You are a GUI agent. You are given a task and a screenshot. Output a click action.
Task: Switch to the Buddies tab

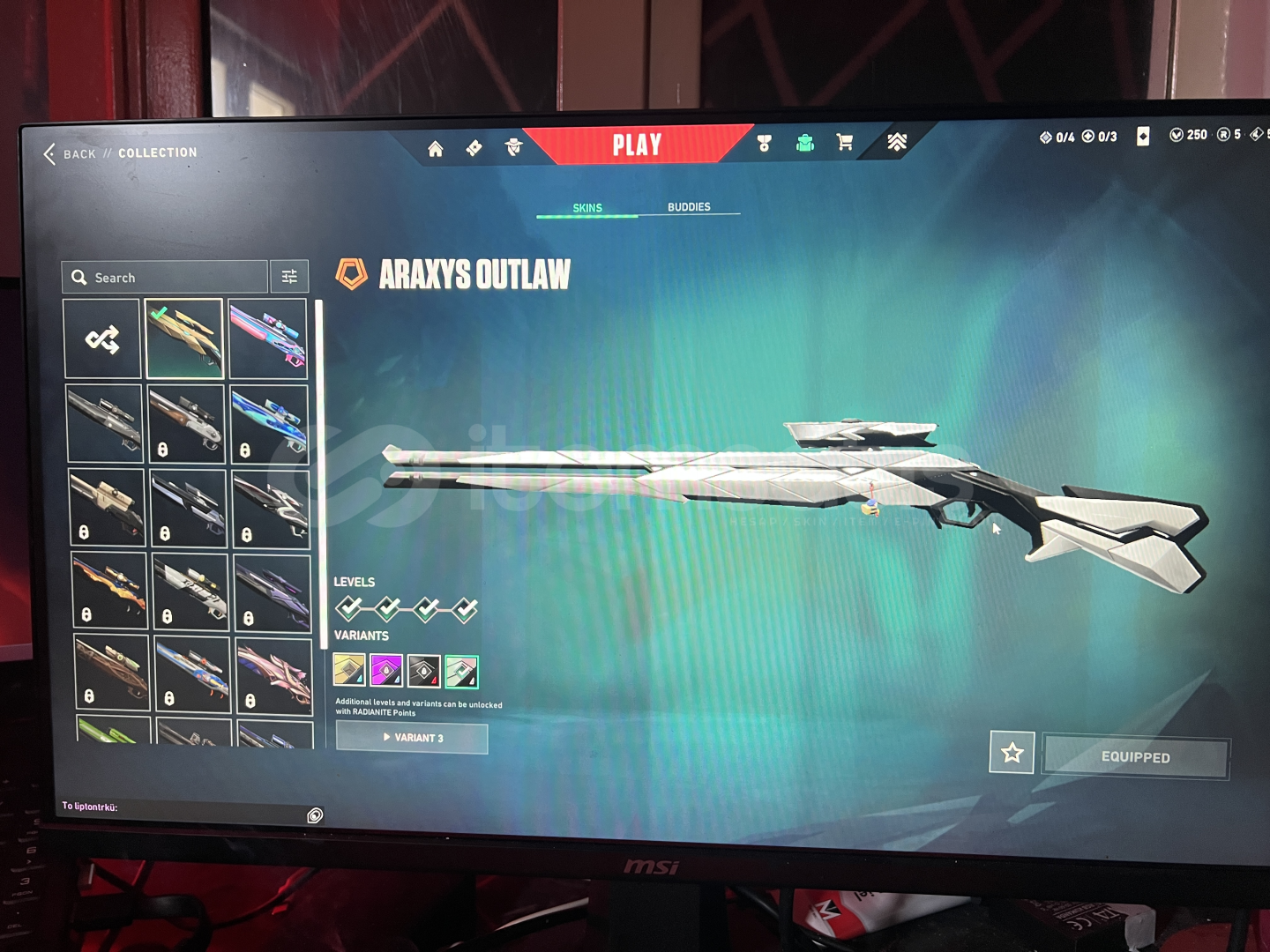[689, 207]
